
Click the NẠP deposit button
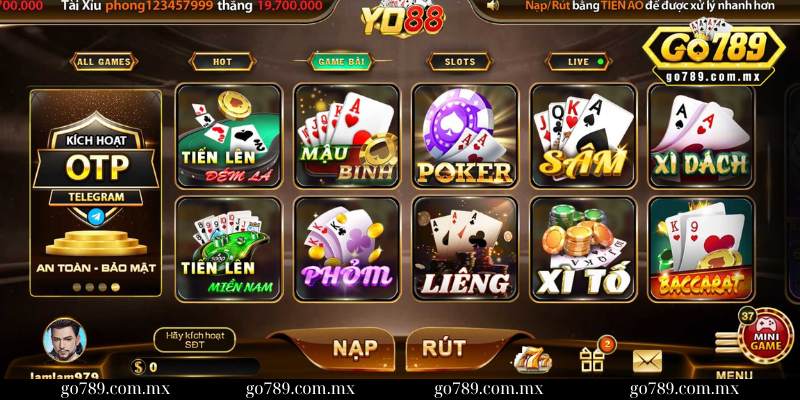[355, 348]
